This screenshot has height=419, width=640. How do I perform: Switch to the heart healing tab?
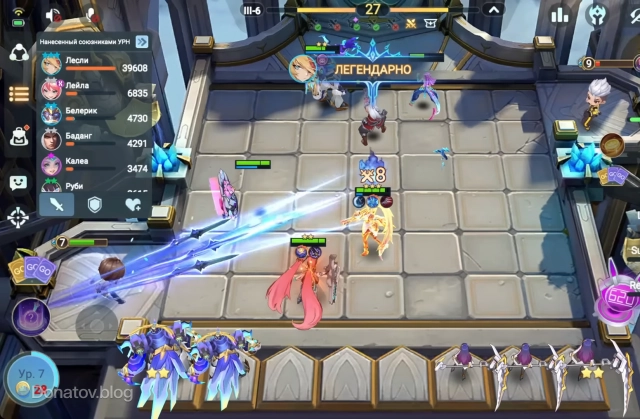tap(132, 204)
